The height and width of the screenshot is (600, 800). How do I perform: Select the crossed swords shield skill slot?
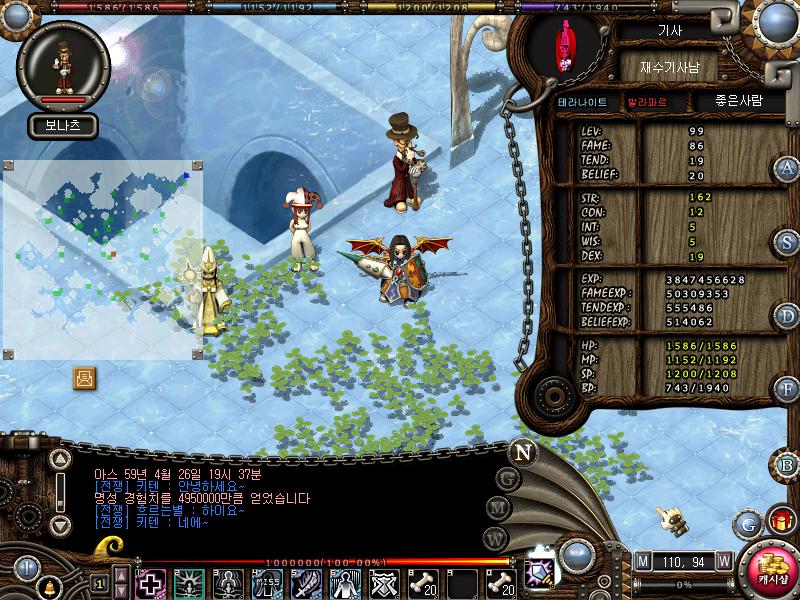(x=383, y=583)
